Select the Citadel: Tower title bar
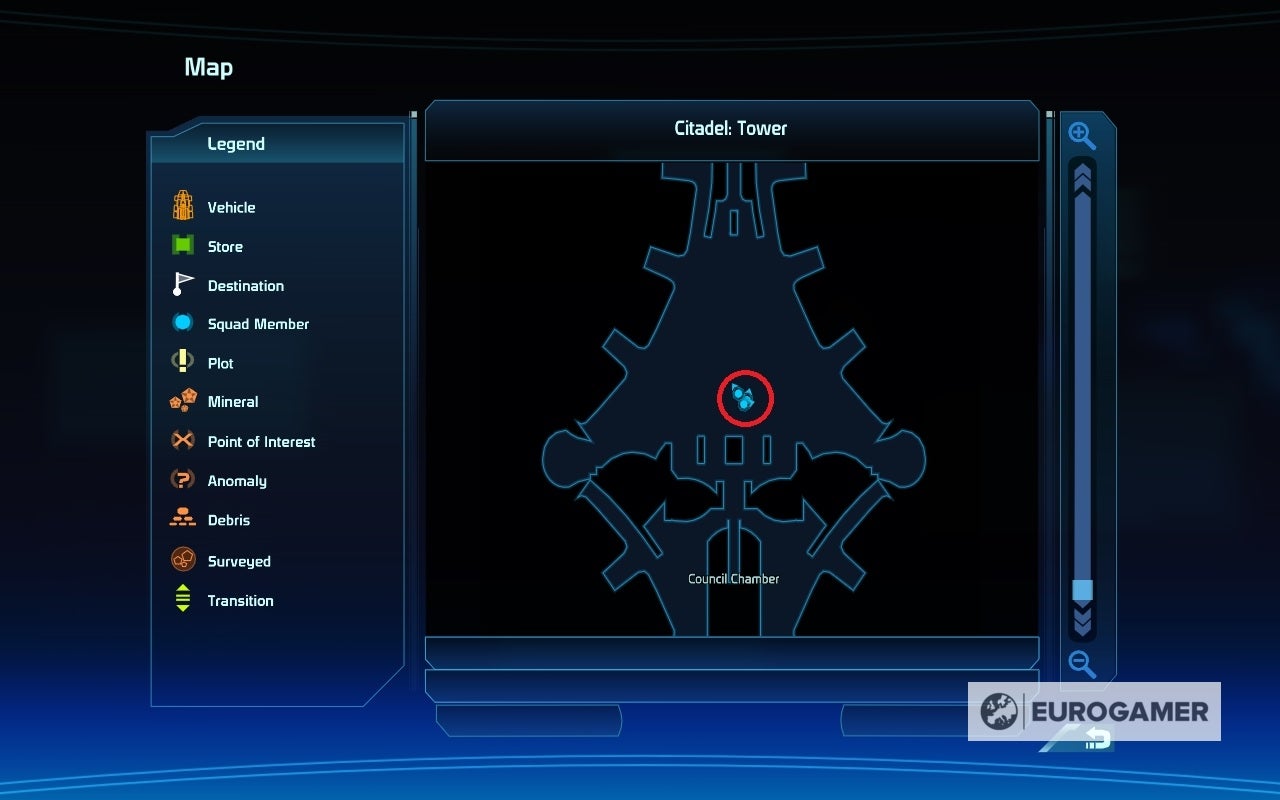 pos(731,128)
